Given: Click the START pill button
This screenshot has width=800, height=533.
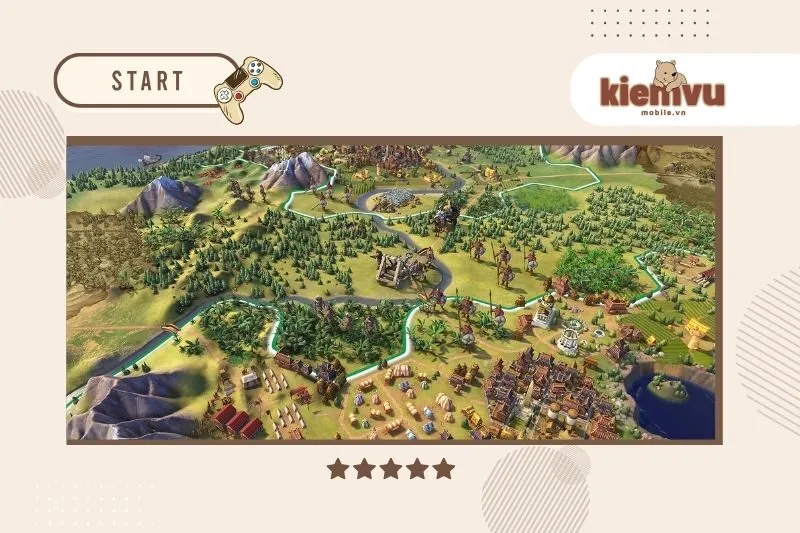Looking at the screenshot, I should click(x=146, y=80).
